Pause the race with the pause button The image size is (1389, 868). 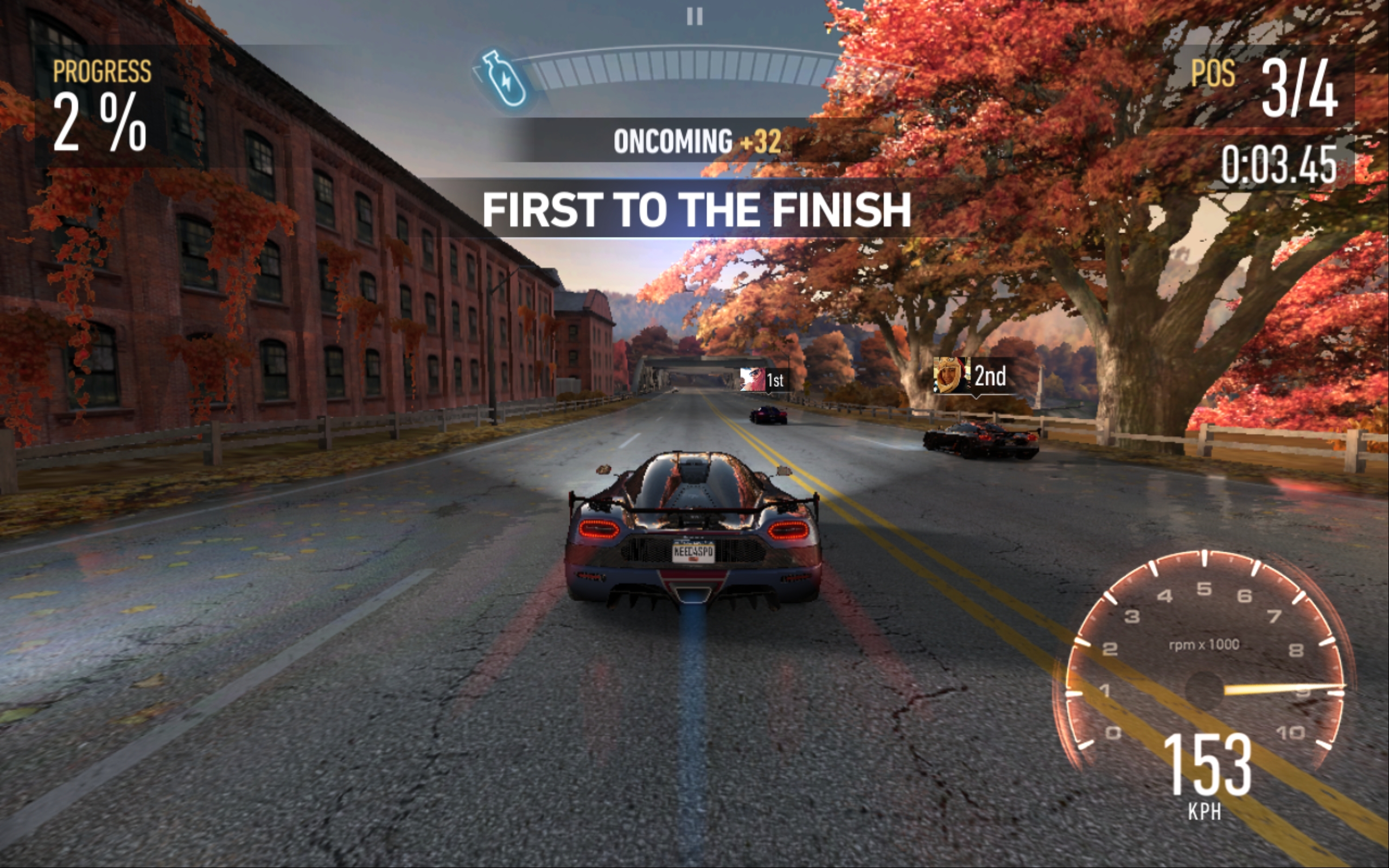pos(694,17)
